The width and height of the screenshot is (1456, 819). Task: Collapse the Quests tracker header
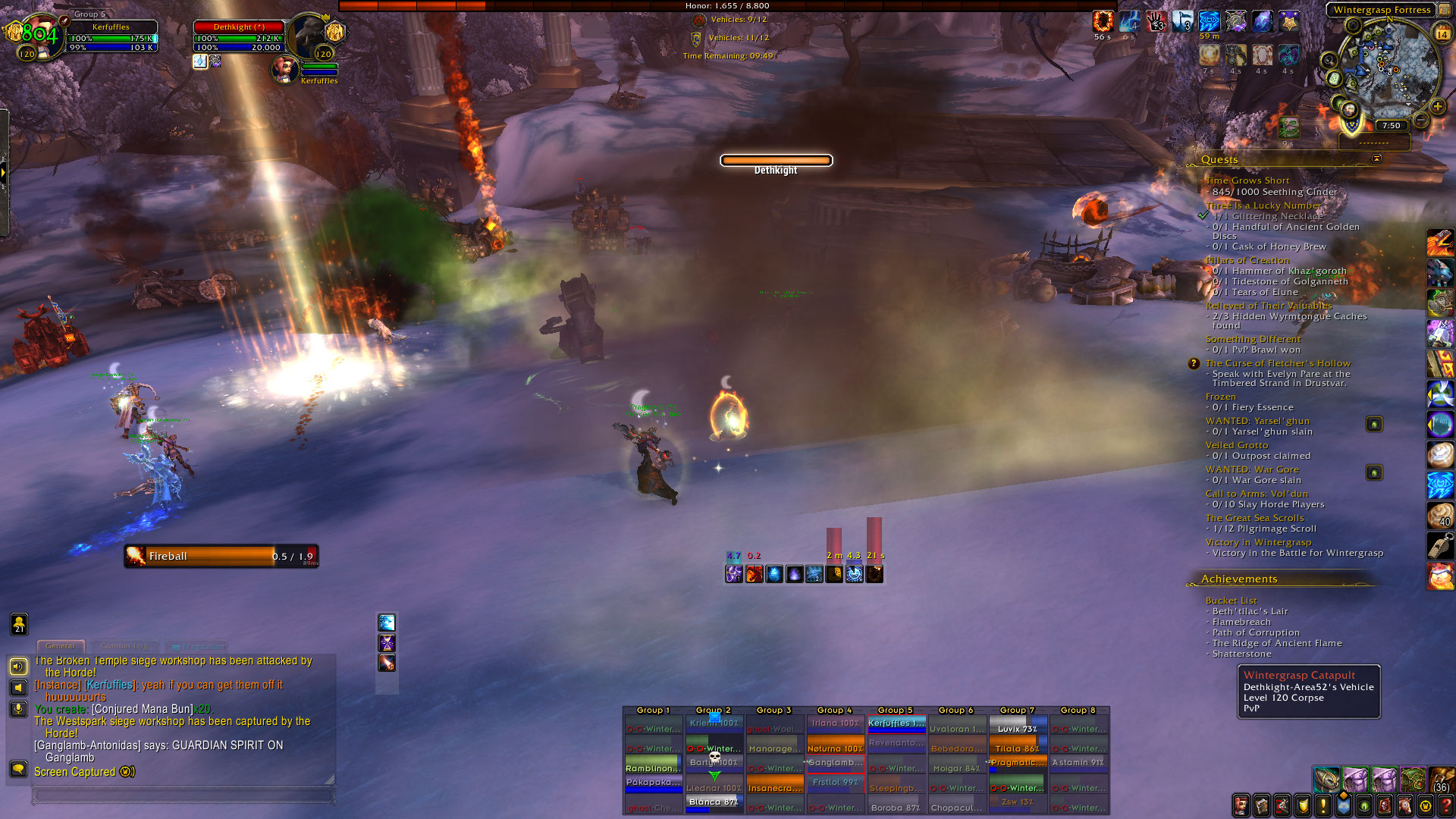[1376, 158]
